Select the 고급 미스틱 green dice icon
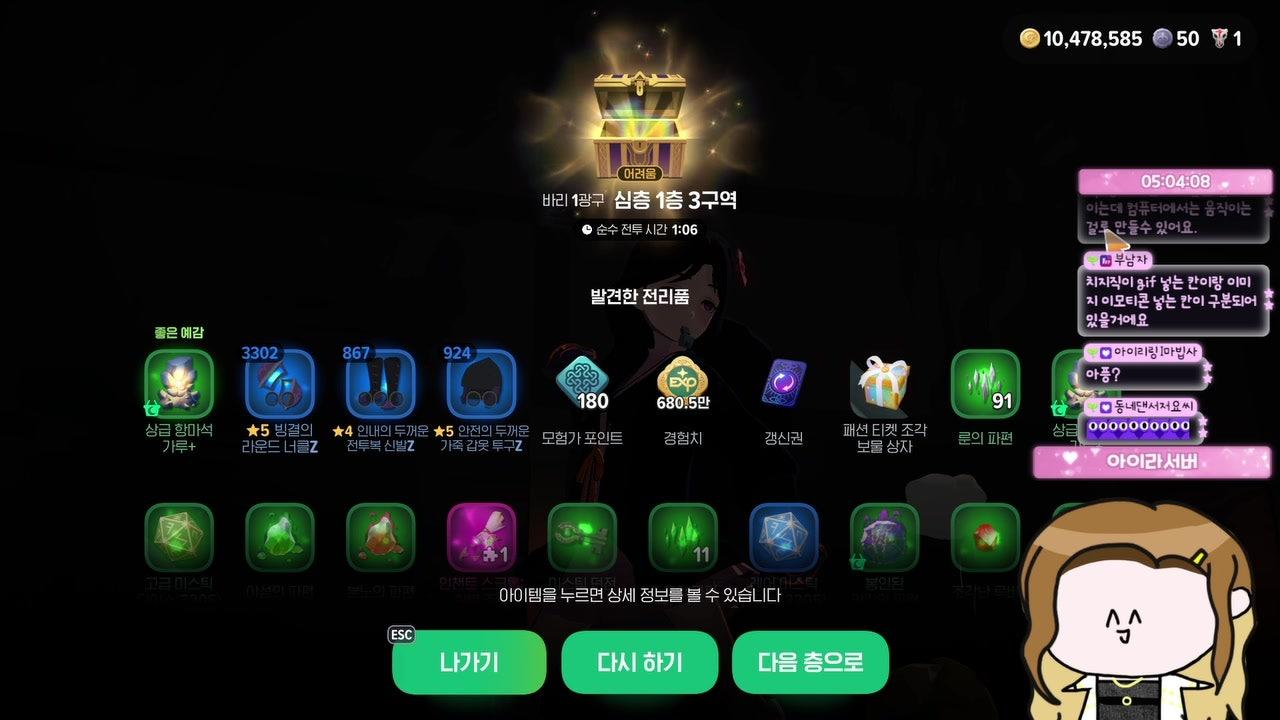 click(x=180, y=540)
